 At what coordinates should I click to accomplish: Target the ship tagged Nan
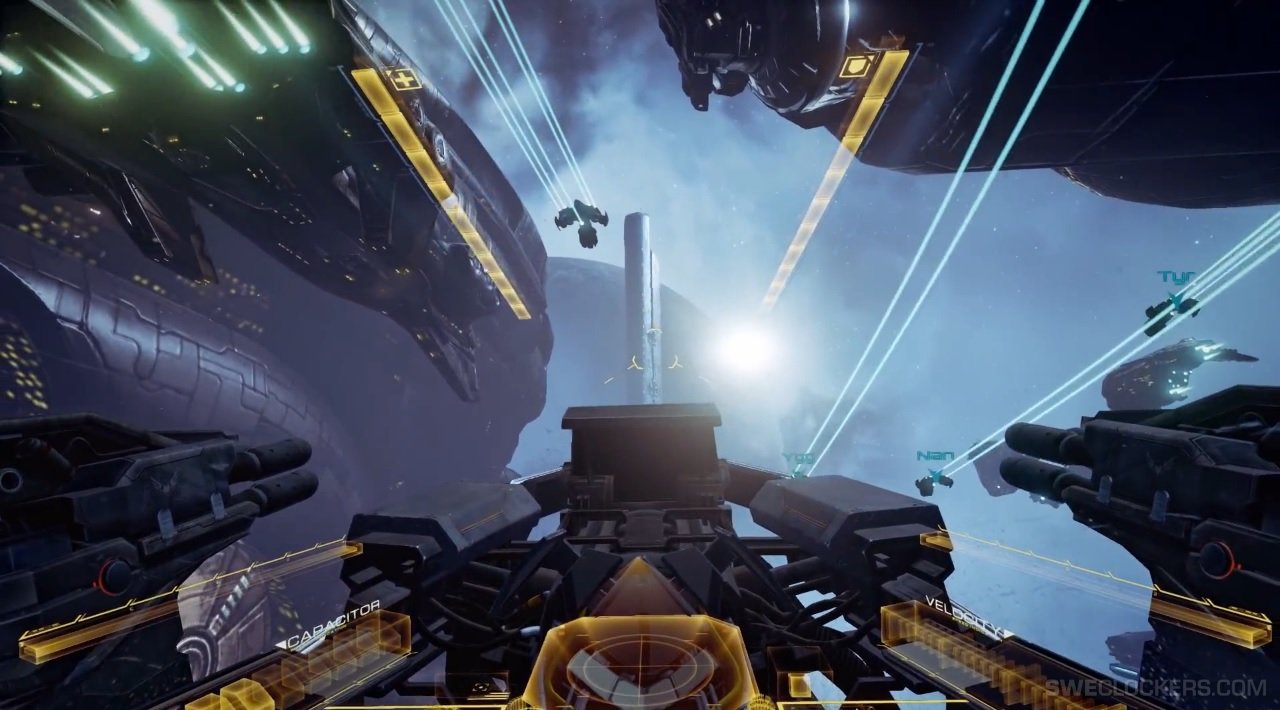point(933,481)
